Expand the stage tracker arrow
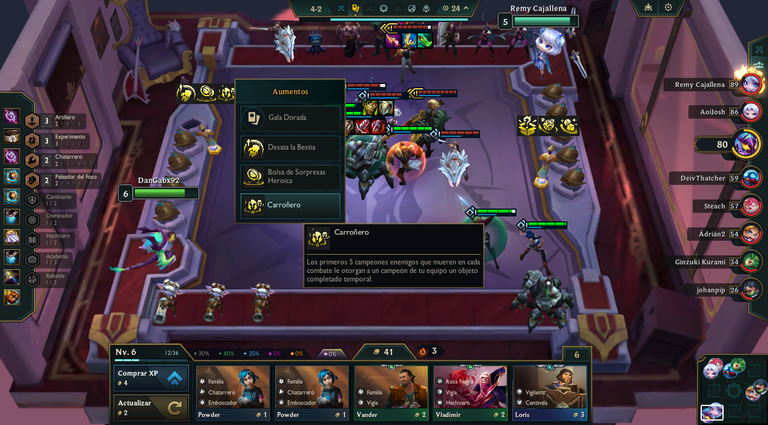This screenshot has width=768, height=425. click(x=466, y=8)
